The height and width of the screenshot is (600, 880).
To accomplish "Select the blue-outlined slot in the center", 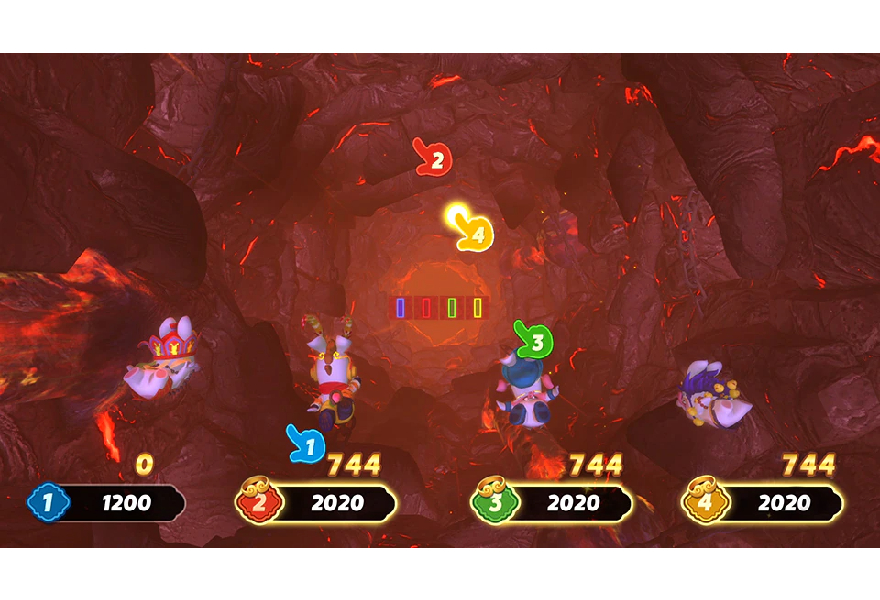I will 400,308.
